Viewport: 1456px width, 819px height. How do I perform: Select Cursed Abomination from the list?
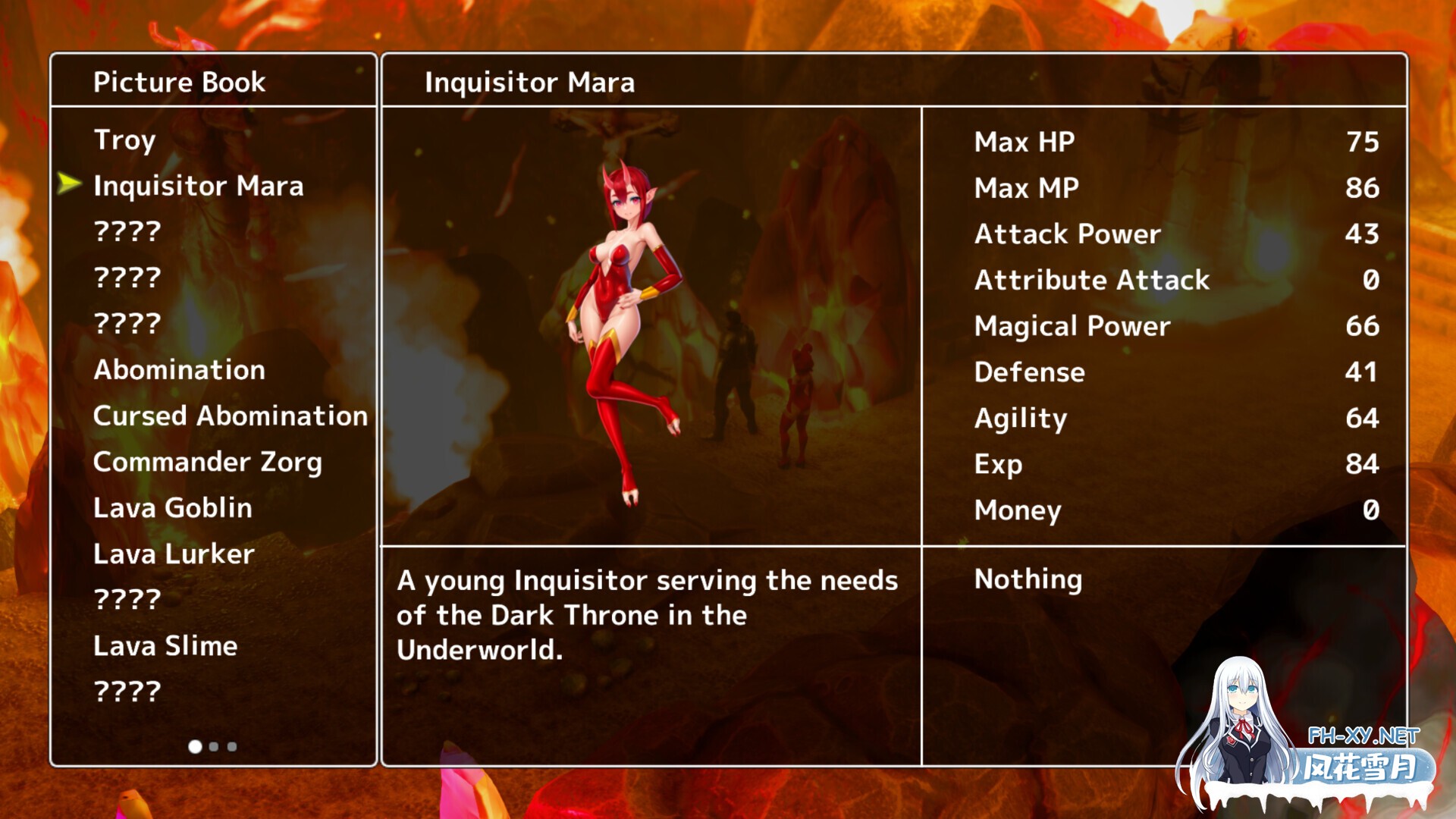click(x=230, y=416)
